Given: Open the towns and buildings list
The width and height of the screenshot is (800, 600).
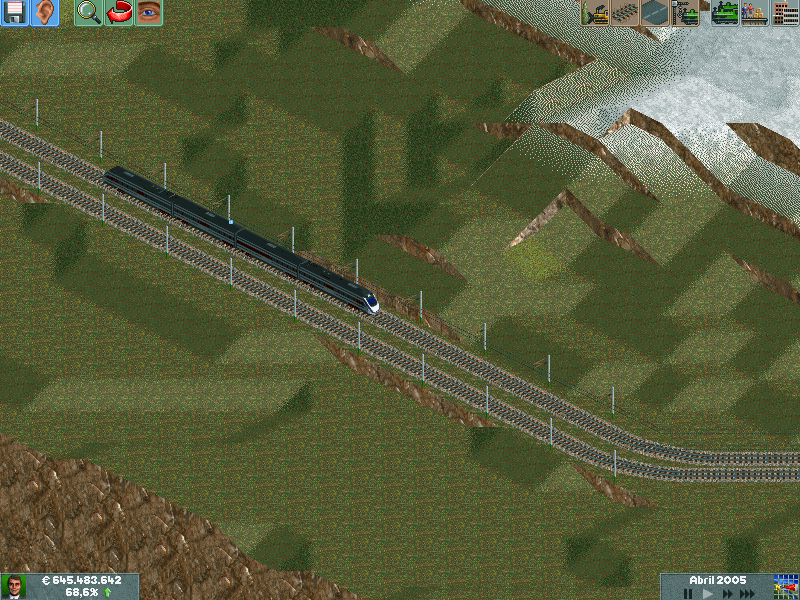Looking at the screenshot, I should (785, 13).
